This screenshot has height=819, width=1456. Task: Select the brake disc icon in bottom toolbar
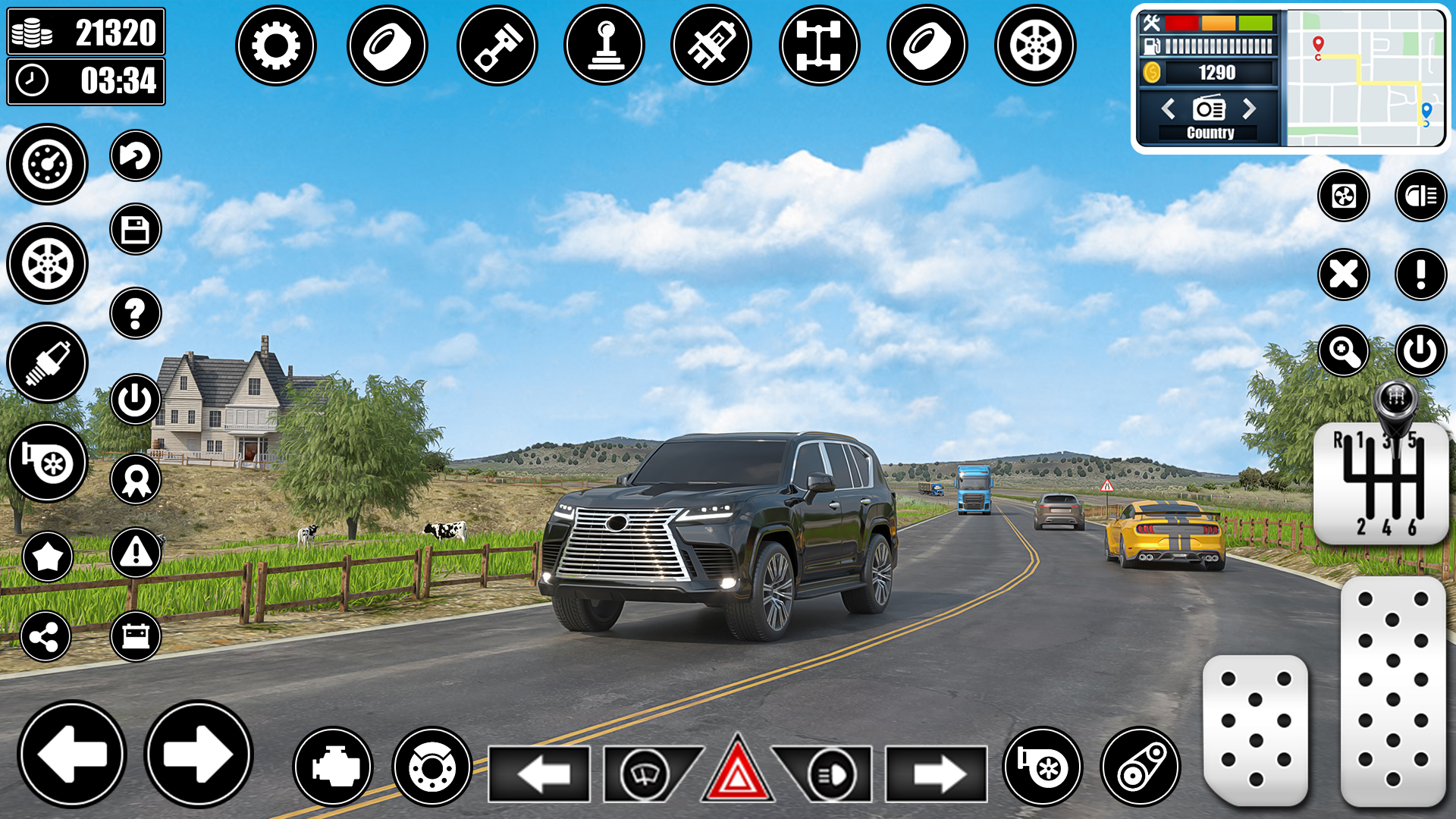click(x=433, y=767)
